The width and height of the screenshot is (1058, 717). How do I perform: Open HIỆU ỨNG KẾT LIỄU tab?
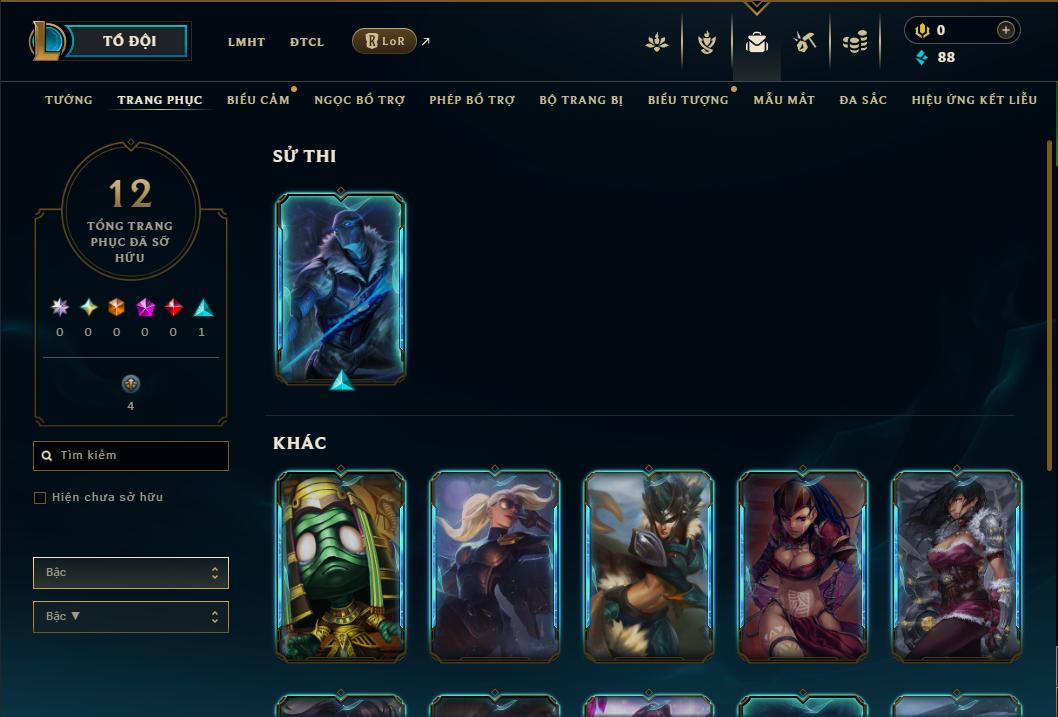point(974,100)
